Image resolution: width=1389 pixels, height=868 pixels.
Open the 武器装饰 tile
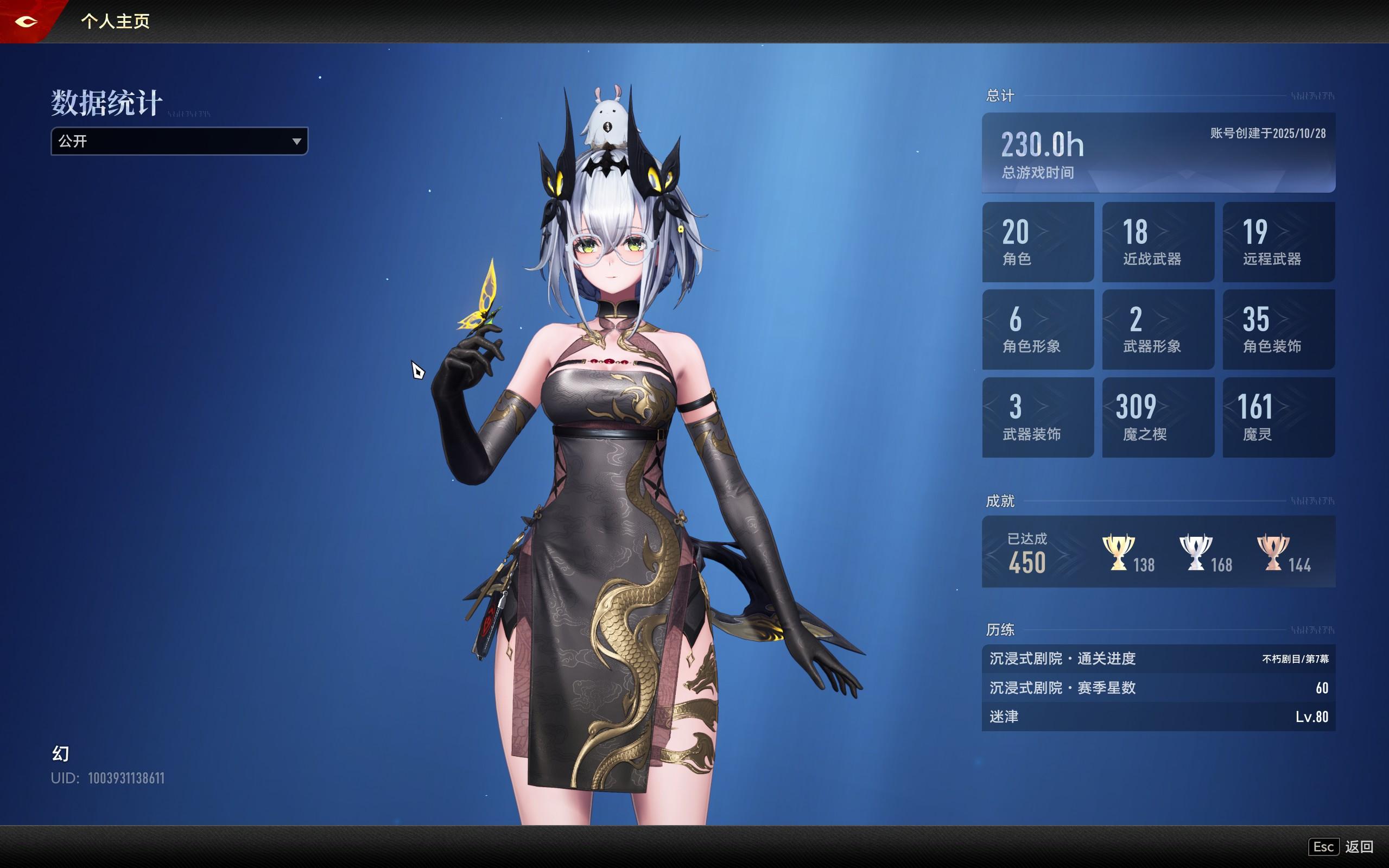click(x=1038, y=417)
